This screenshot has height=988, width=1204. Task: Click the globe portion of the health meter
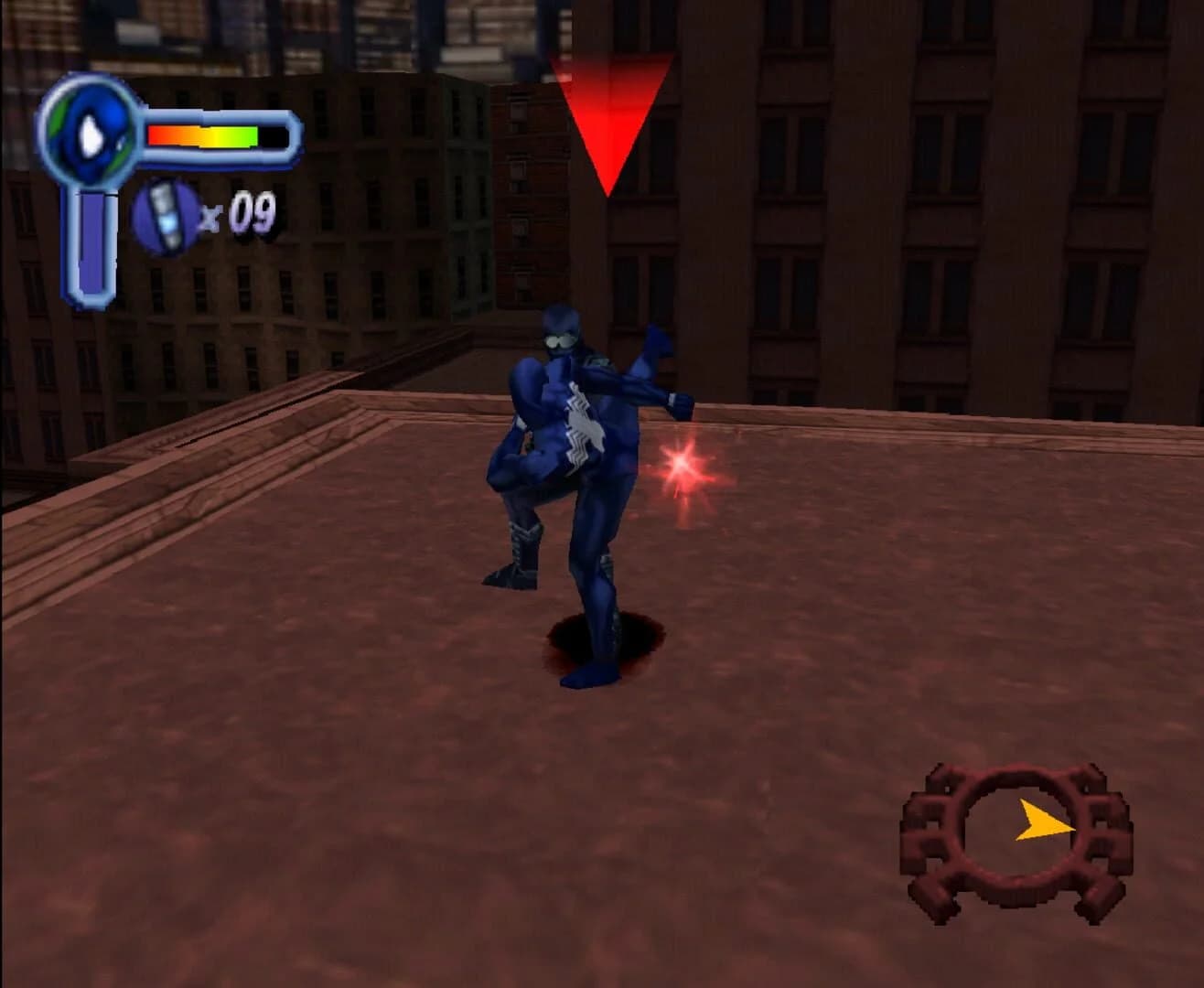(x=87, y=137)
